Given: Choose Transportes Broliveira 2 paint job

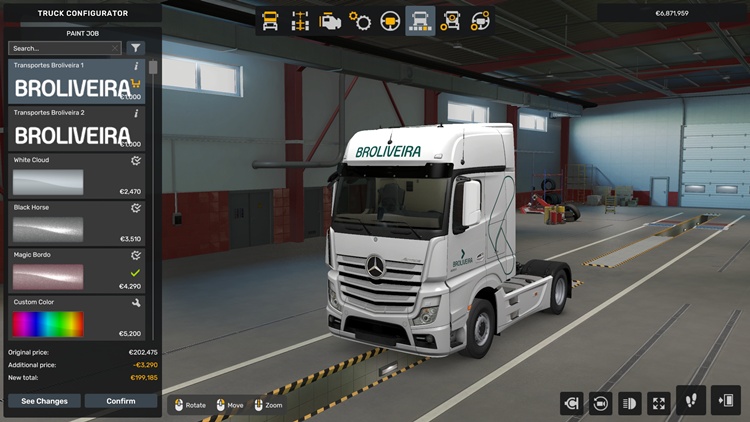Looking at the screenshot, I should point(75,129).
